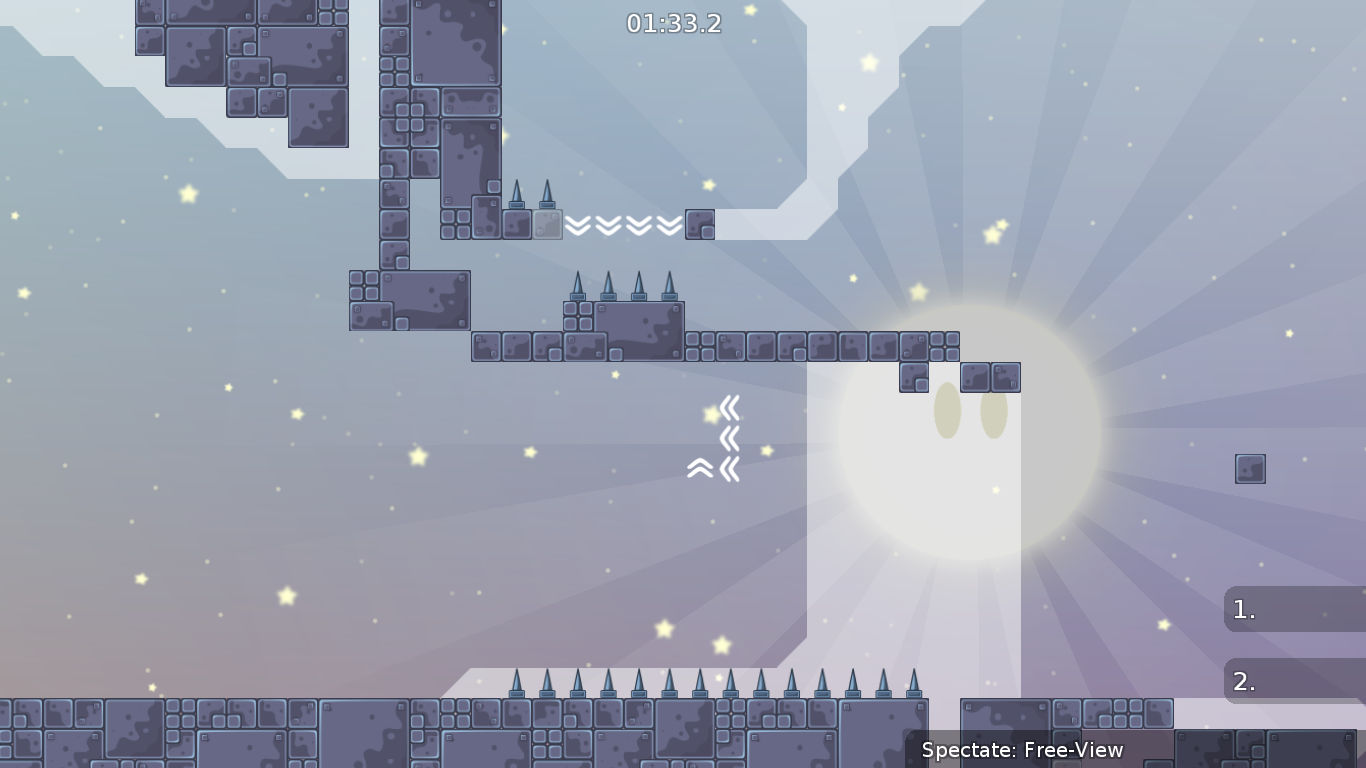1366x768 pixels.
Task: Open the bottom left-chevron beside the up arrow
Action: [x=731, y=466]
